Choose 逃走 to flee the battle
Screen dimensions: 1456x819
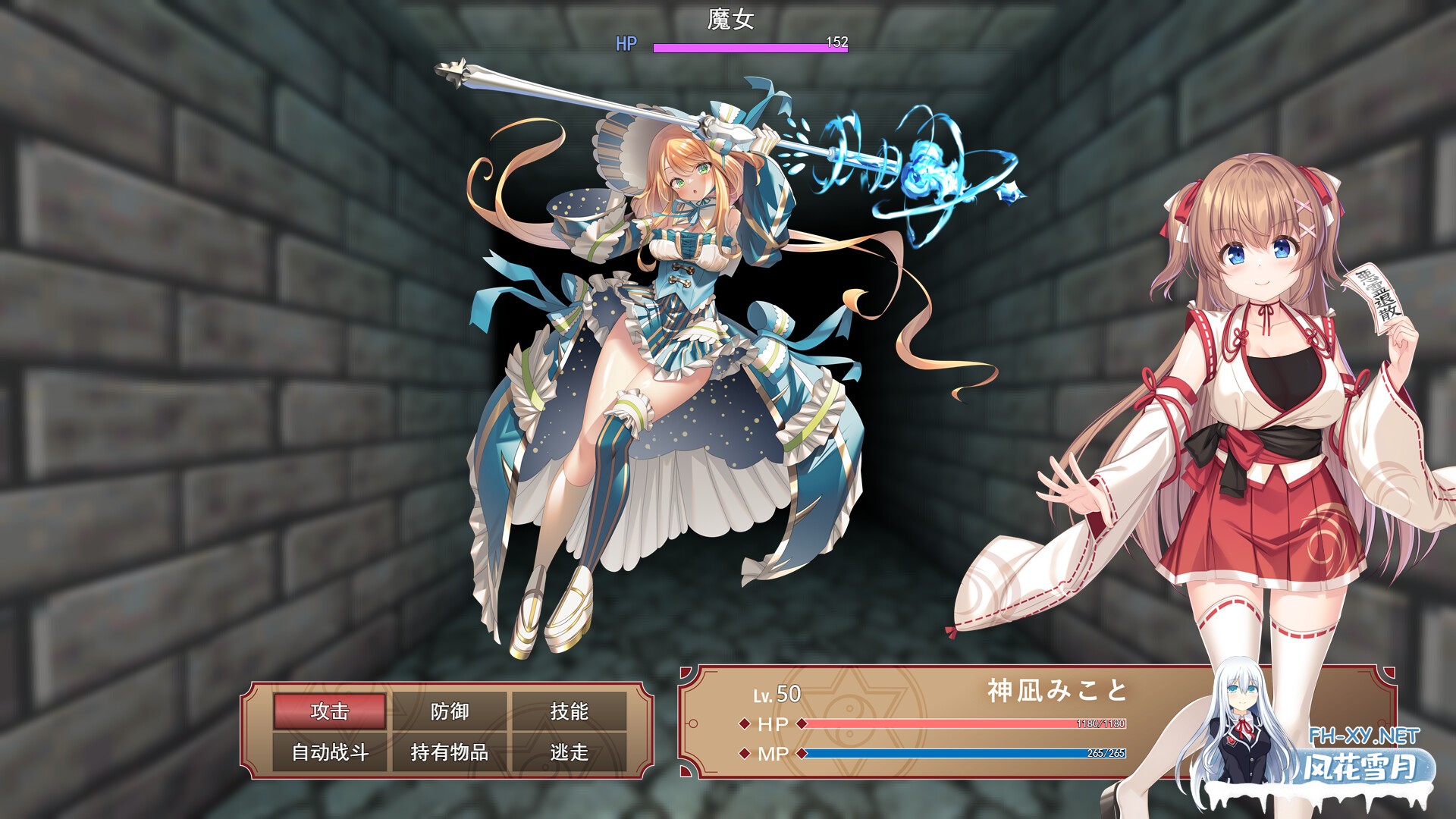pos(570,752)
